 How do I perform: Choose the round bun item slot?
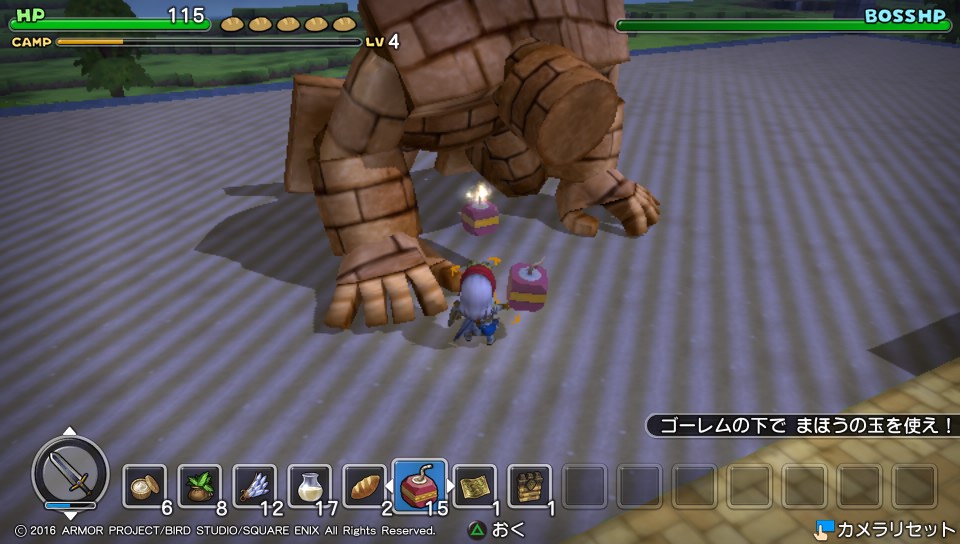click(145, 486)
